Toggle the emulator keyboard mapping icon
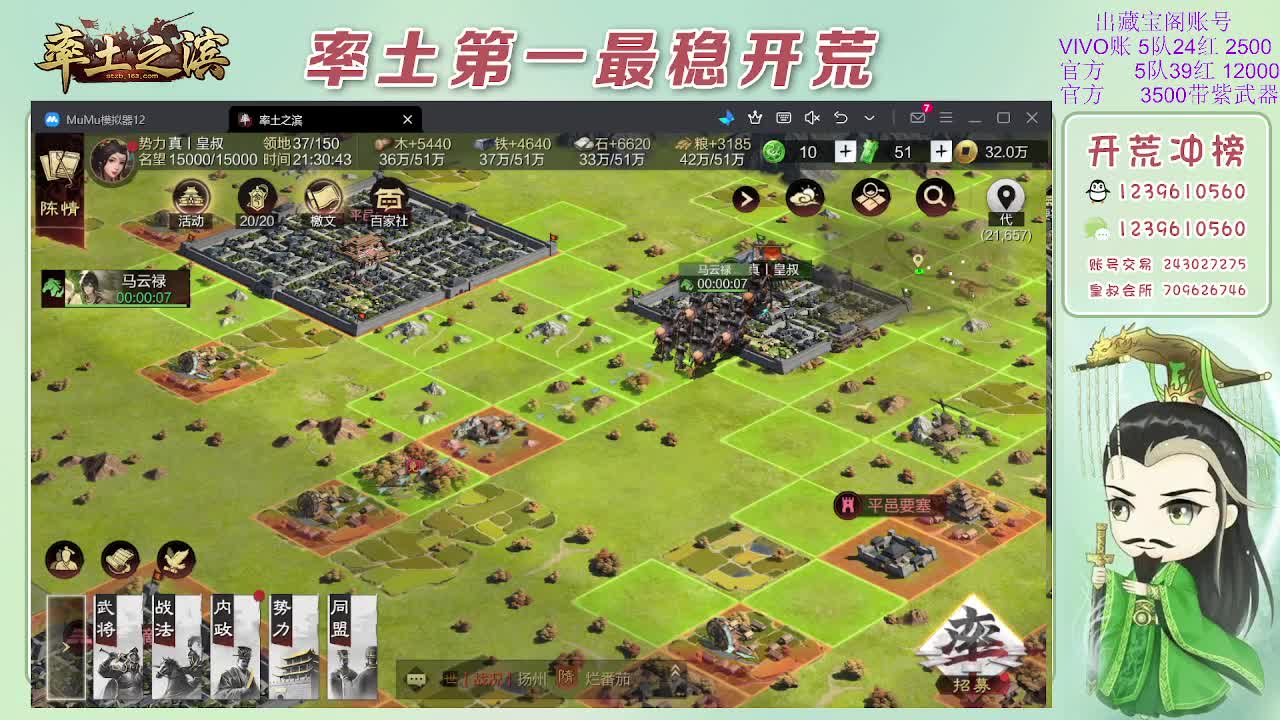The image size is (1280, 720). [781, 117]
